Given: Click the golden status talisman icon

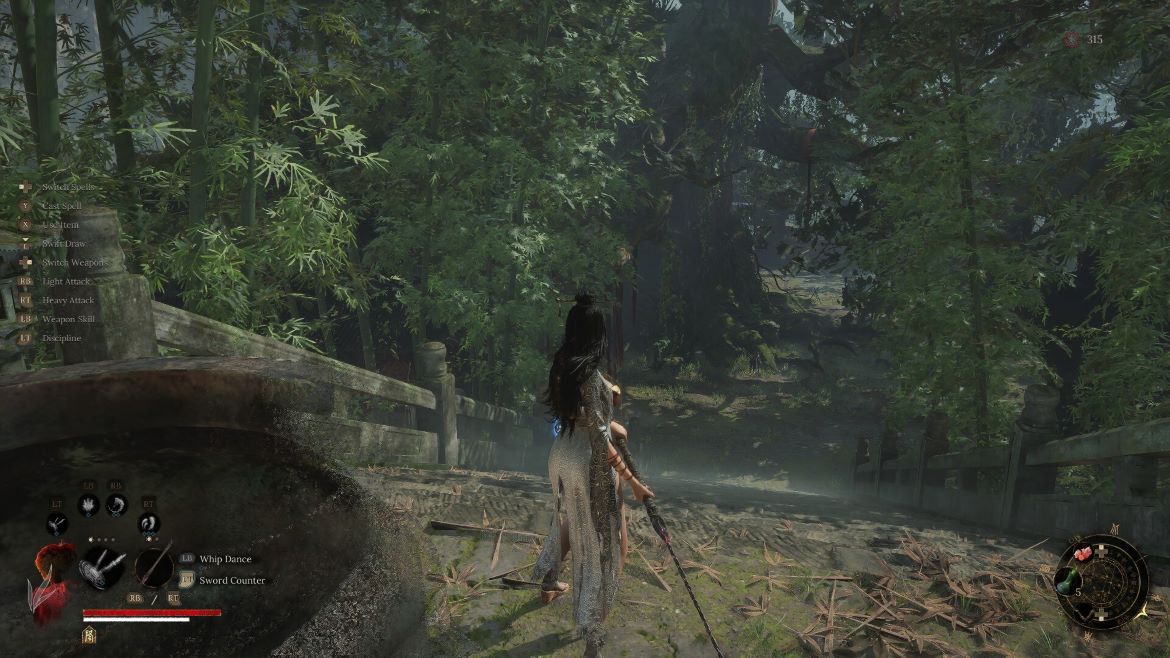Looking at the screenshot, I should (x=88, y=634).
